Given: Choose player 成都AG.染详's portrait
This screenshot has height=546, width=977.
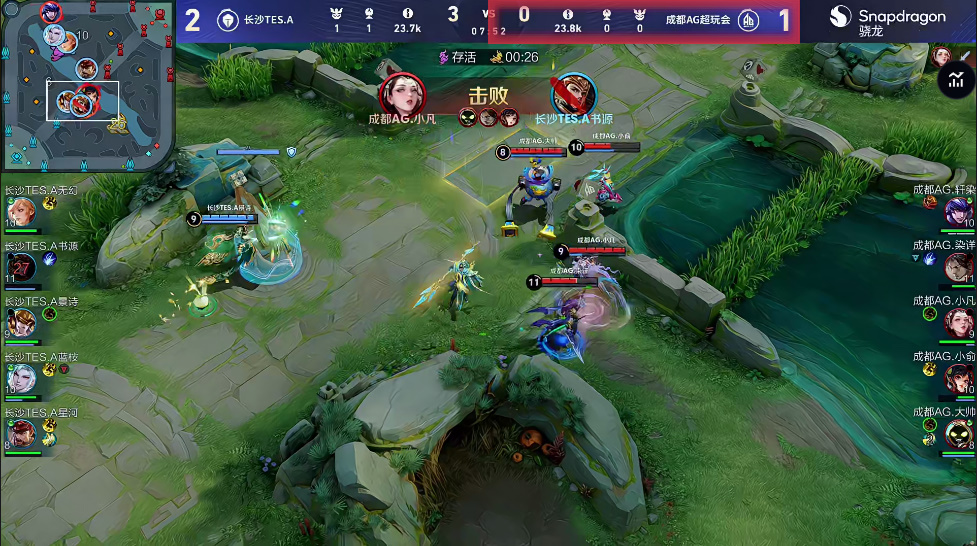Looking at the screenshot, I should pyautogui.click(x=958, y=266).
